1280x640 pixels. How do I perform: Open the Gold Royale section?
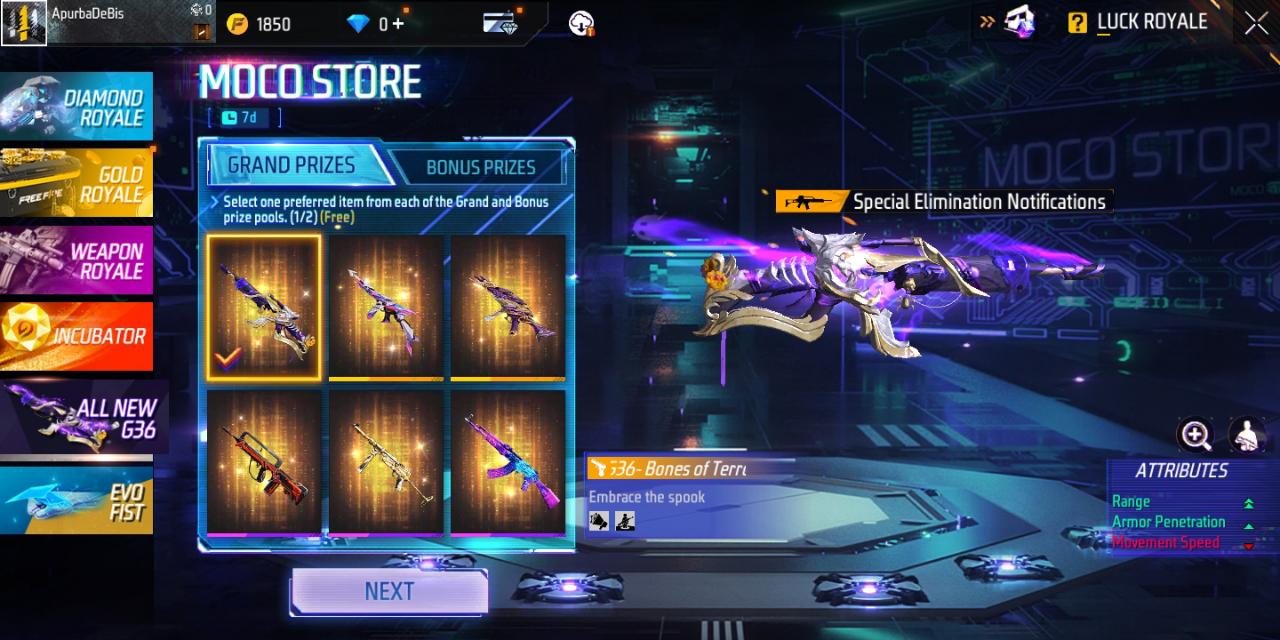pos(77,183)
